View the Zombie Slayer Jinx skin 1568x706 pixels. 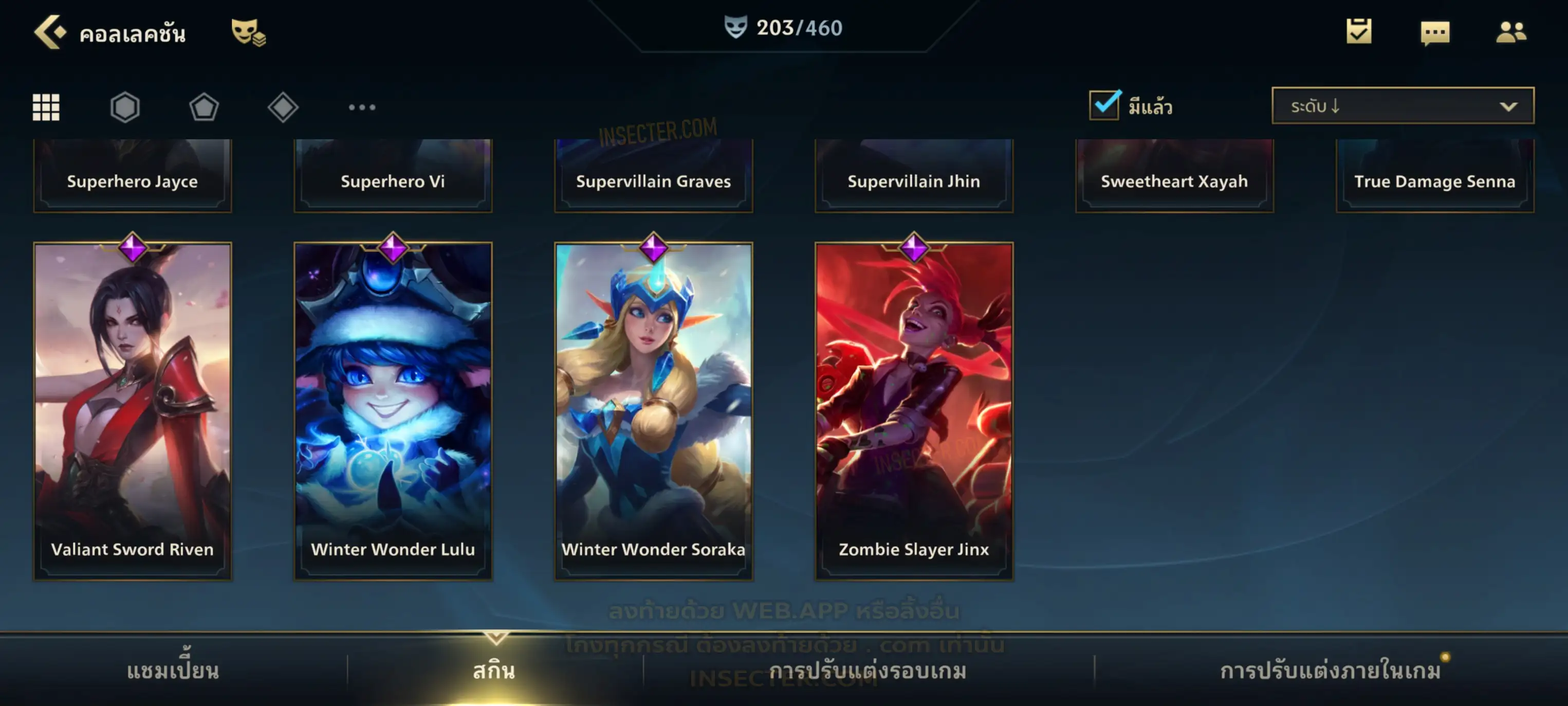pyautogui.click(x=914, y=410)
